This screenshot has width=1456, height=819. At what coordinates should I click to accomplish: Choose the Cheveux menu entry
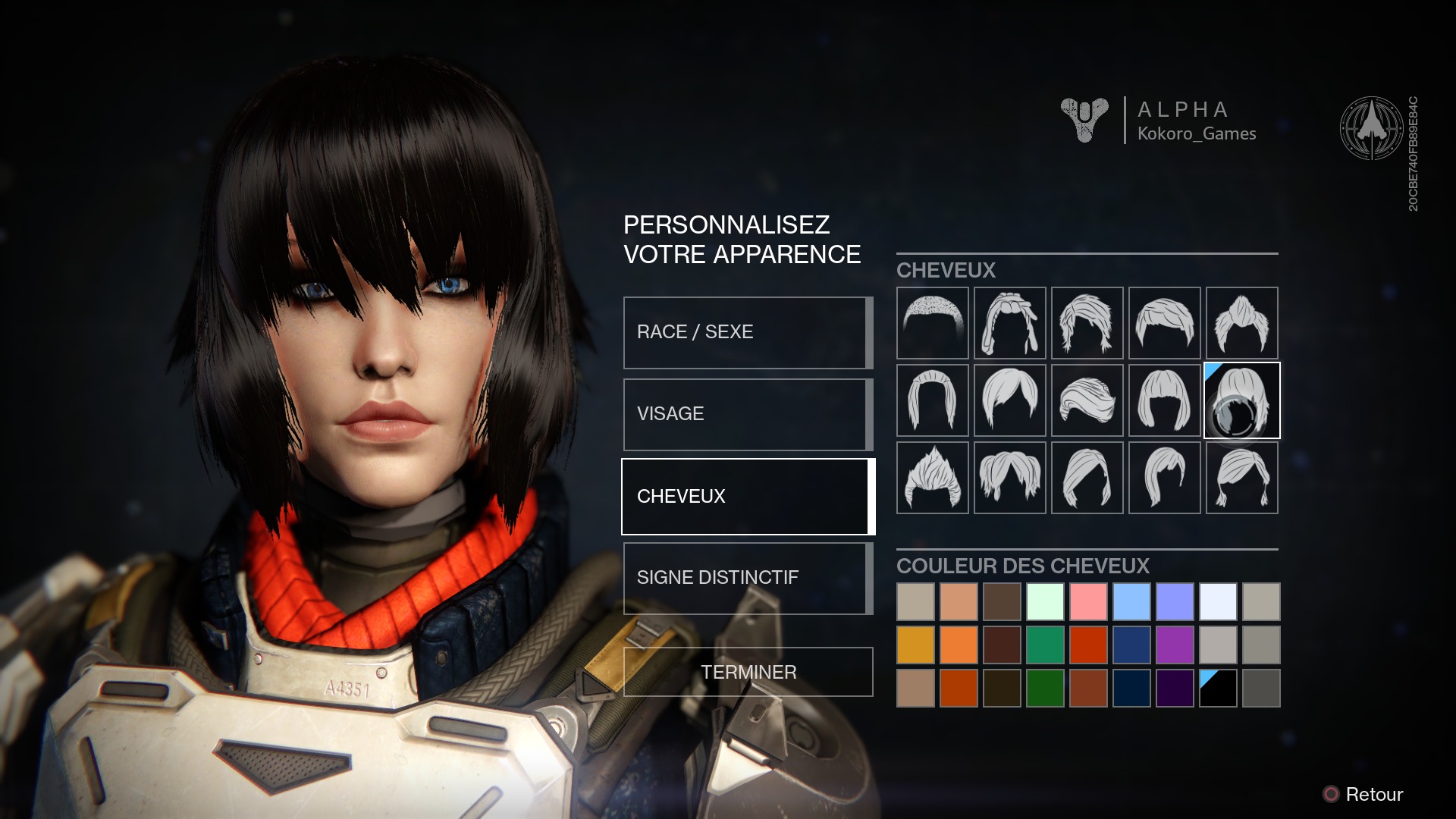pyautogui.click(x=747, y=497)
